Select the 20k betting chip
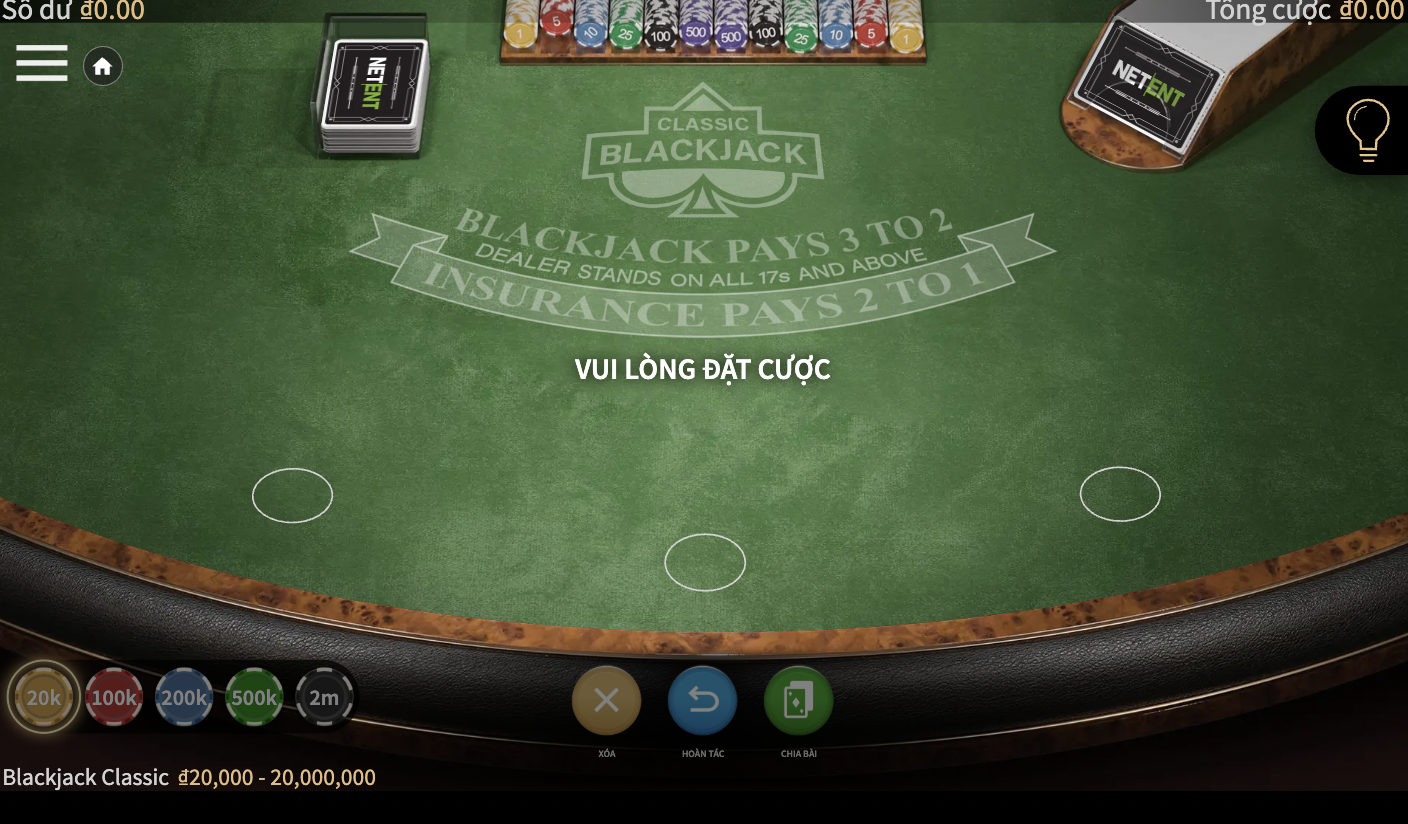 [x=44, y=697]
